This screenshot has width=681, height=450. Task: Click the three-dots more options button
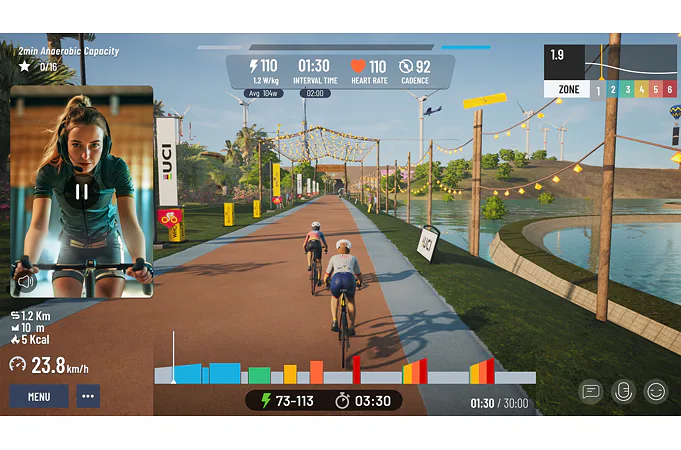[x=89, y=396]
